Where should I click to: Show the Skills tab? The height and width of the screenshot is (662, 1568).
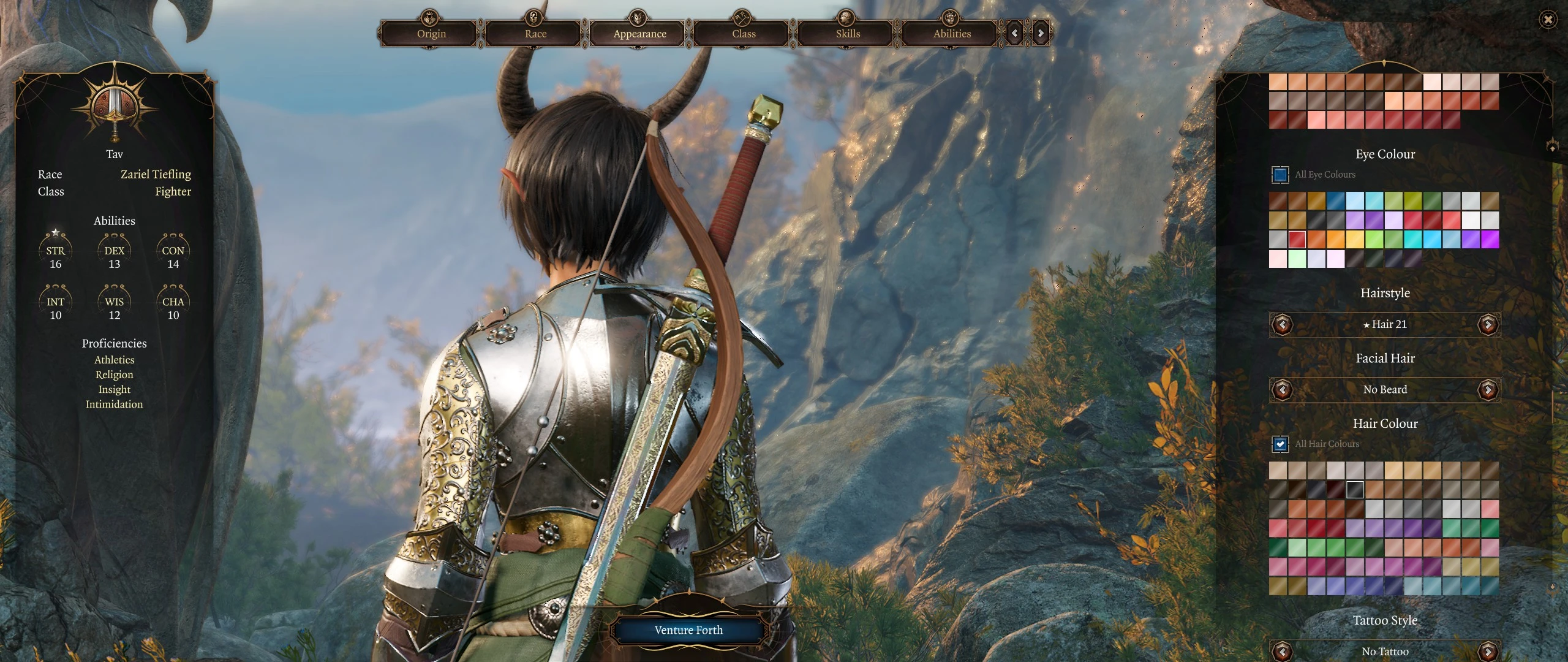tap(848, 34)
